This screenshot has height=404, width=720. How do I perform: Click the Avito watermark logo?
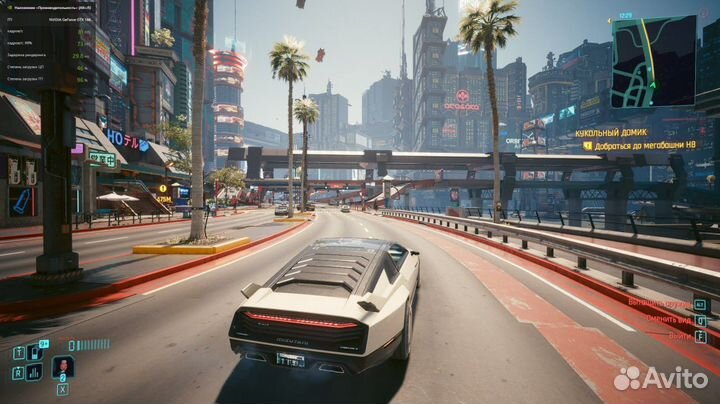[x=661, y=377]
